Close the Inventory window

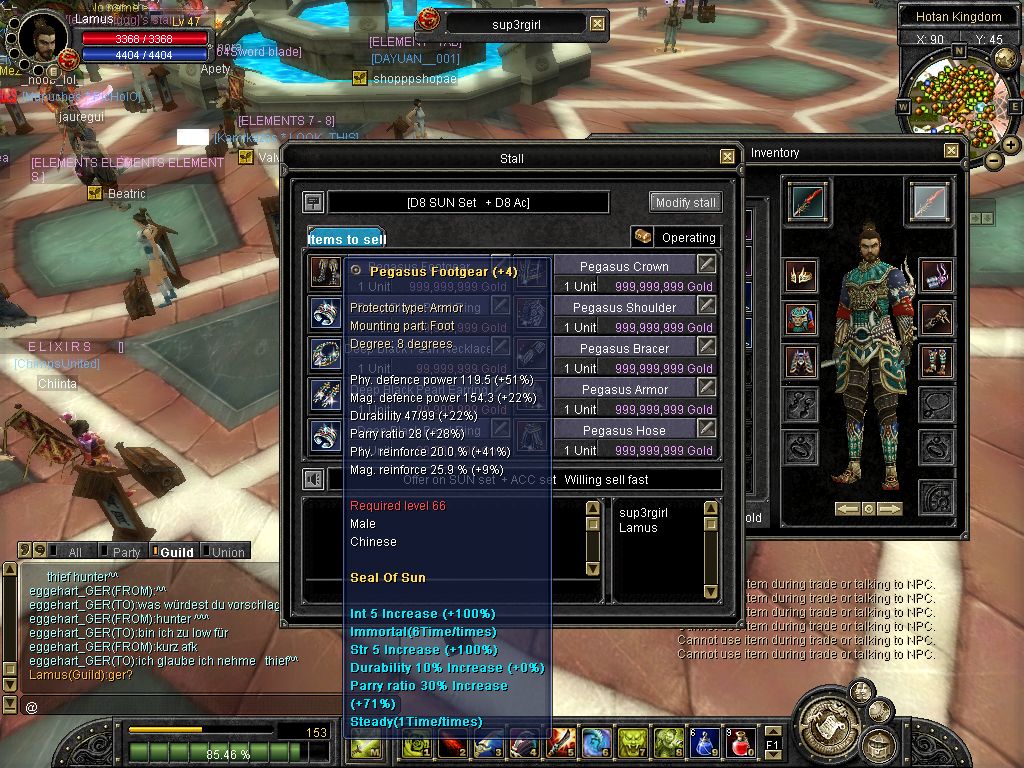point(951,151)
